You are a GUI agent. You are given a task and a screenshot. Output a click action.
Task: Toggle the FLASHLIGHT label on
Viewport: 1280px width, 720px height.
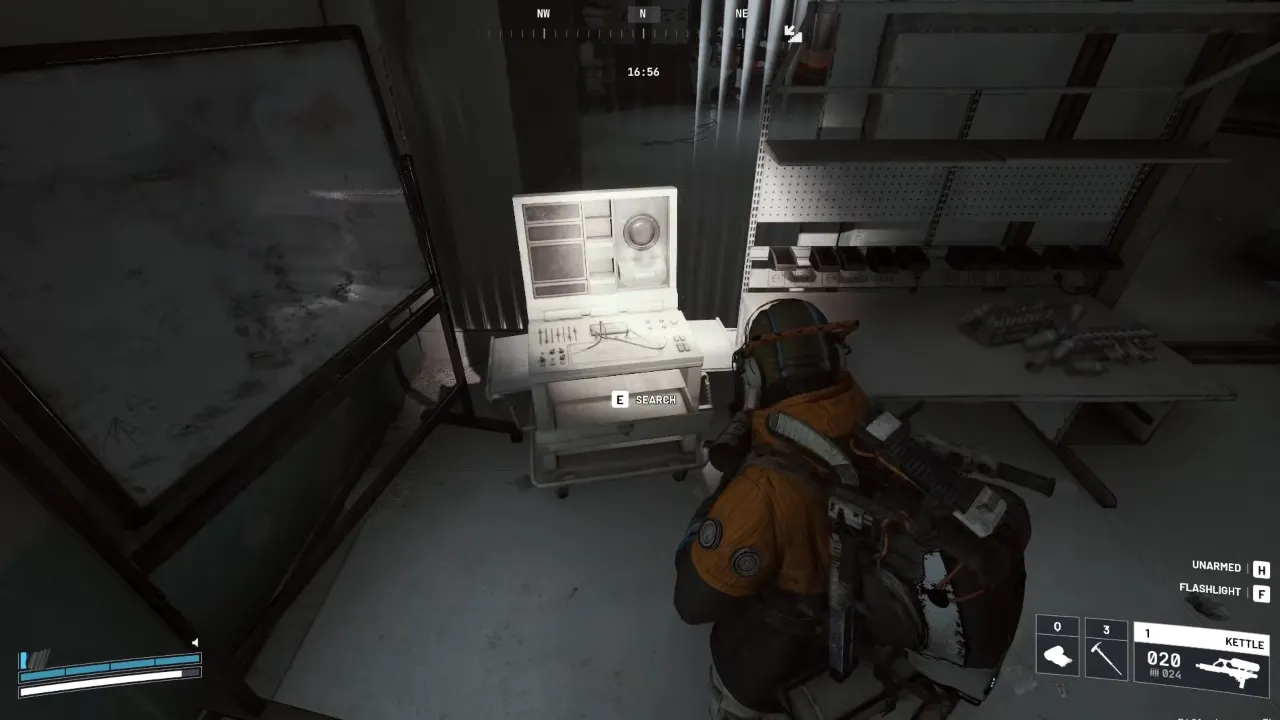(x=1211, y=590)
